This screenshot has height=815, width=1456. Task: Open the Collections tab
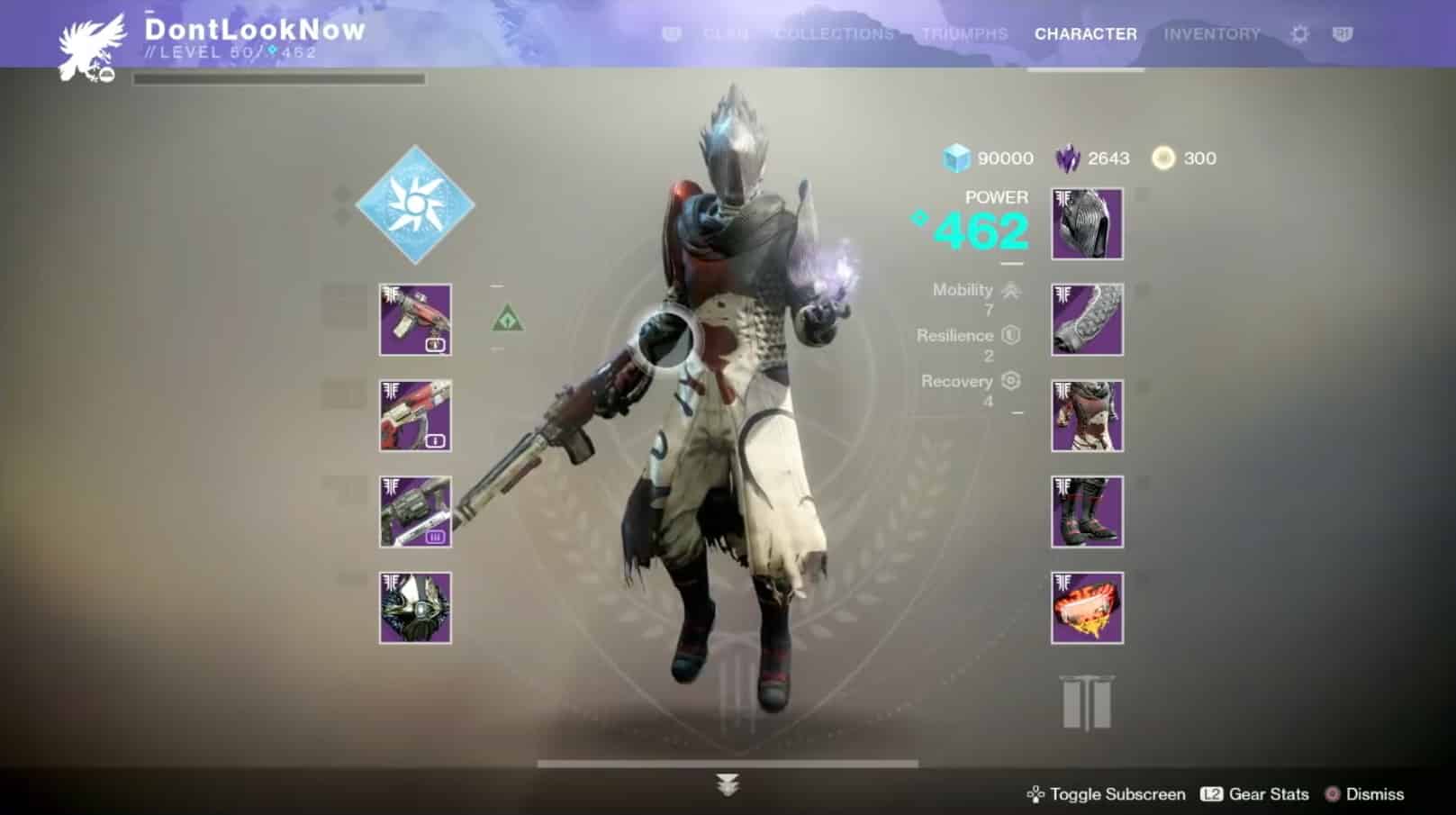tap(834, 34)
